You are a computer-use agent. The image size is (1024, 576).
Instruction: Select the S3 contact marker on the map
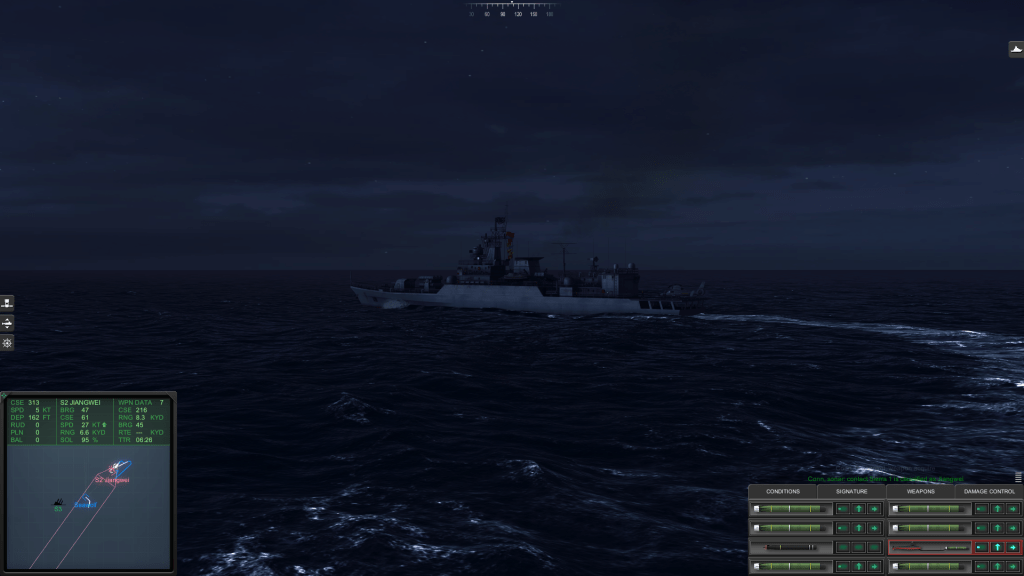coord(59,501)
